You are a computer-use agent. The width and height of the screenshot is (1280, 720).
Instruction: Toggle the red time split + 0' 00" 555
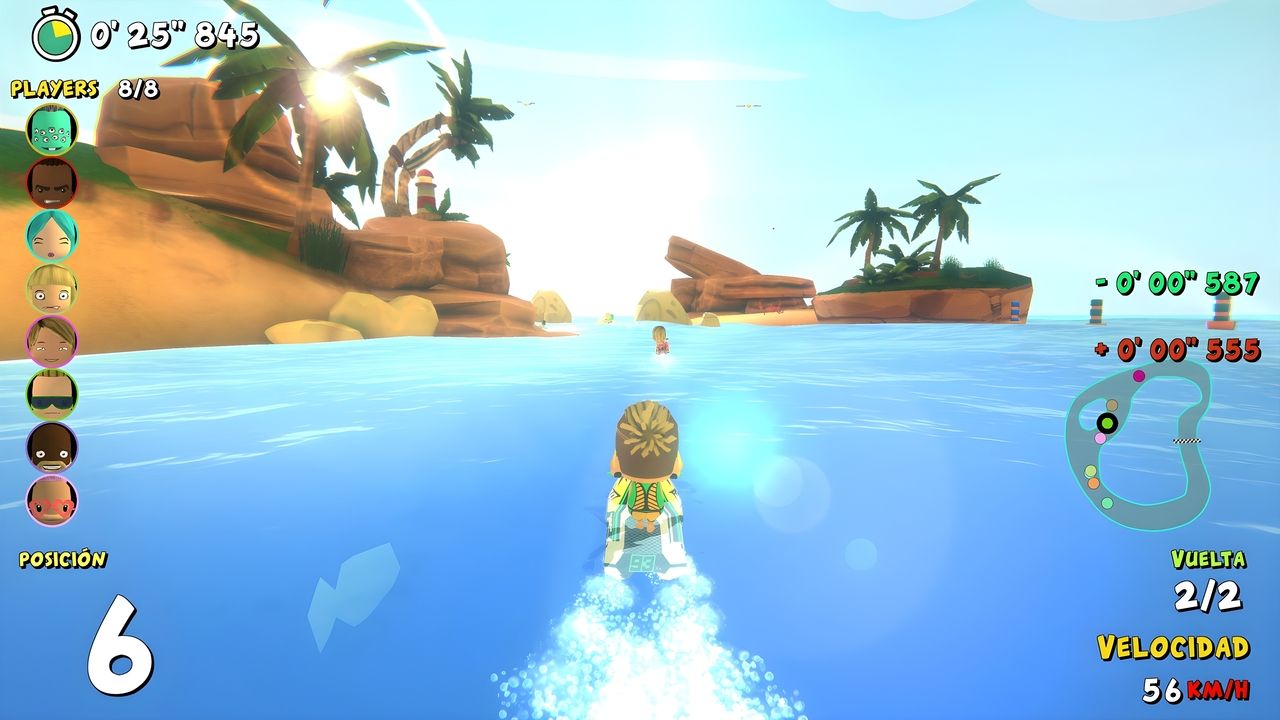click(x=1175, y=350)
